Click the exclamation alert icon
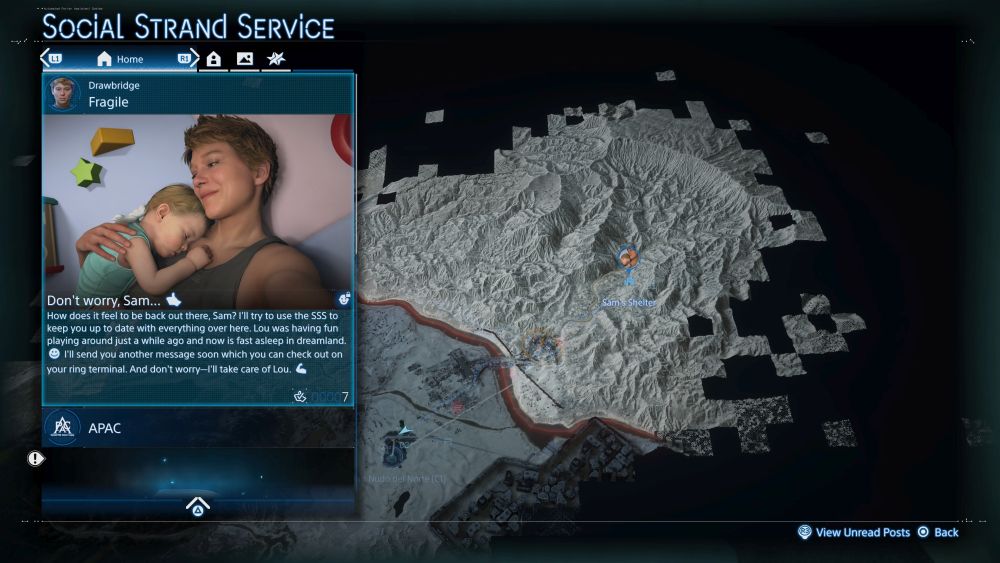 36,459
